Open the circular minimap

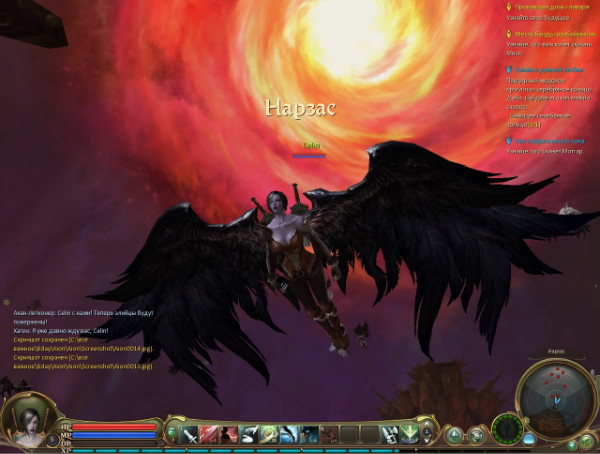tap(554, 395)
